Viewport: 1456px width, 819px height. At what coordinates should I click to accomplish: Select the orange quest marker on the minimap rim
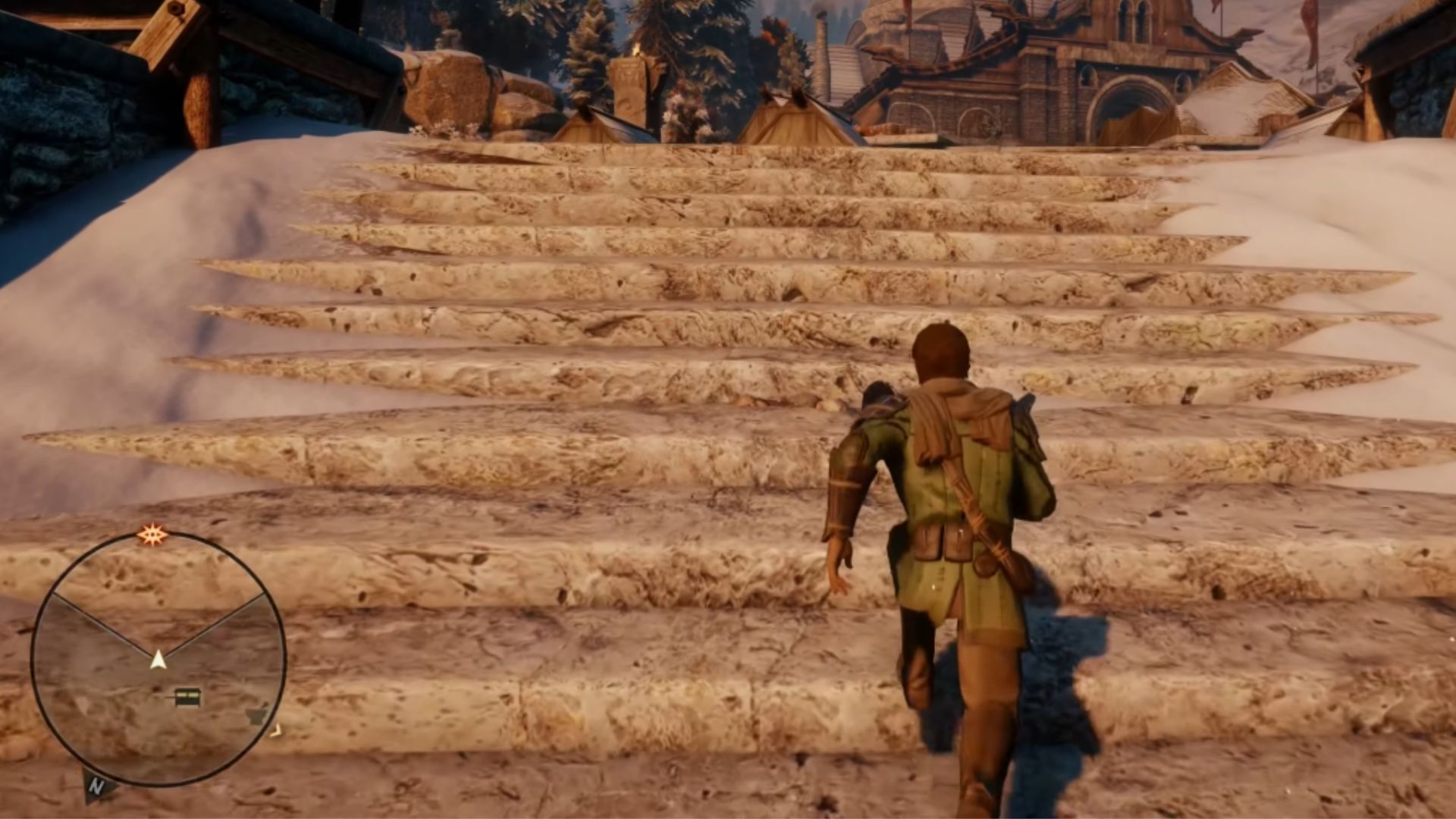152,536
